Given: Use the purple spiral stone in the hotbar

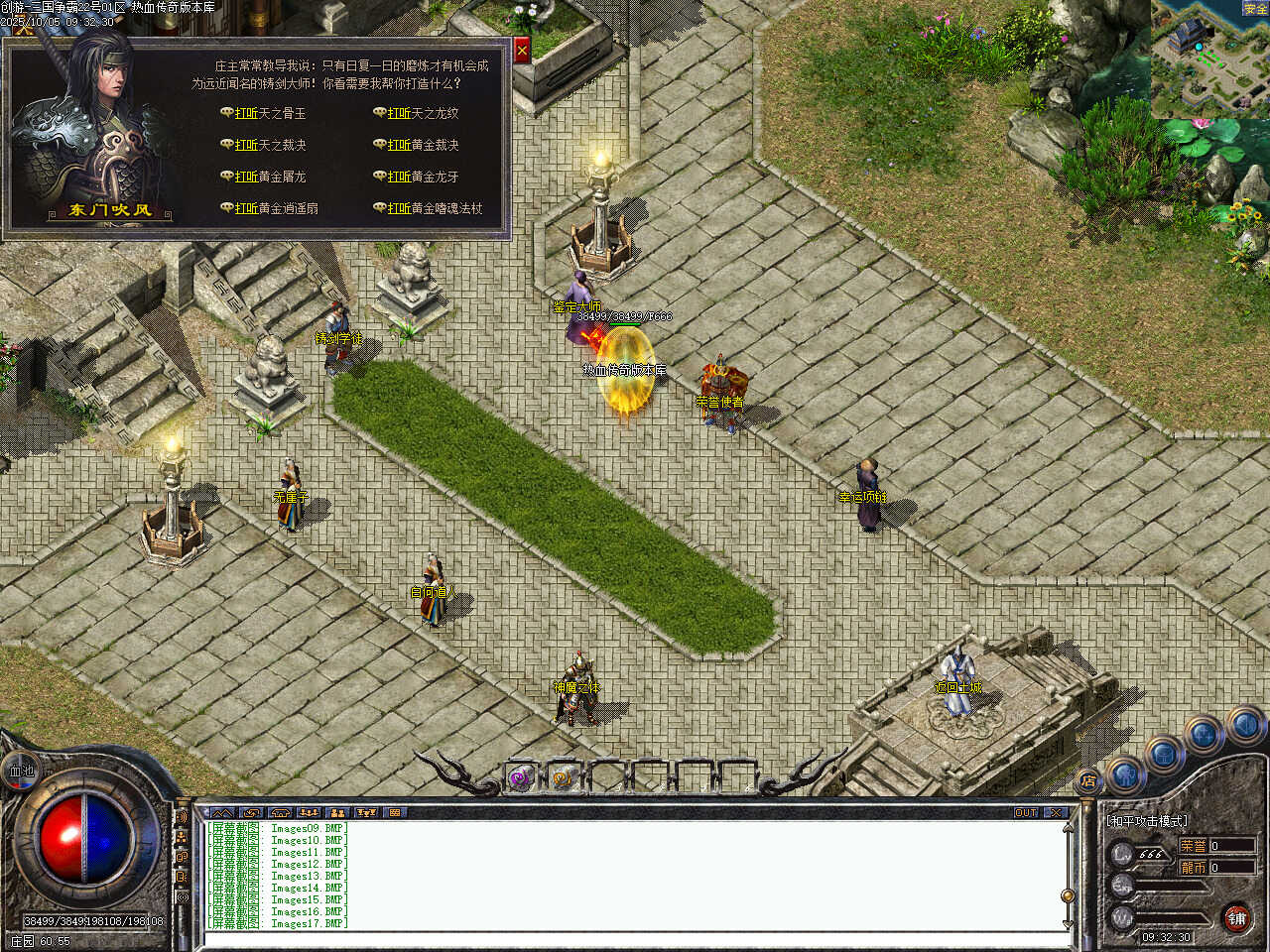Looking at the screenshot, I should point(520,778).
